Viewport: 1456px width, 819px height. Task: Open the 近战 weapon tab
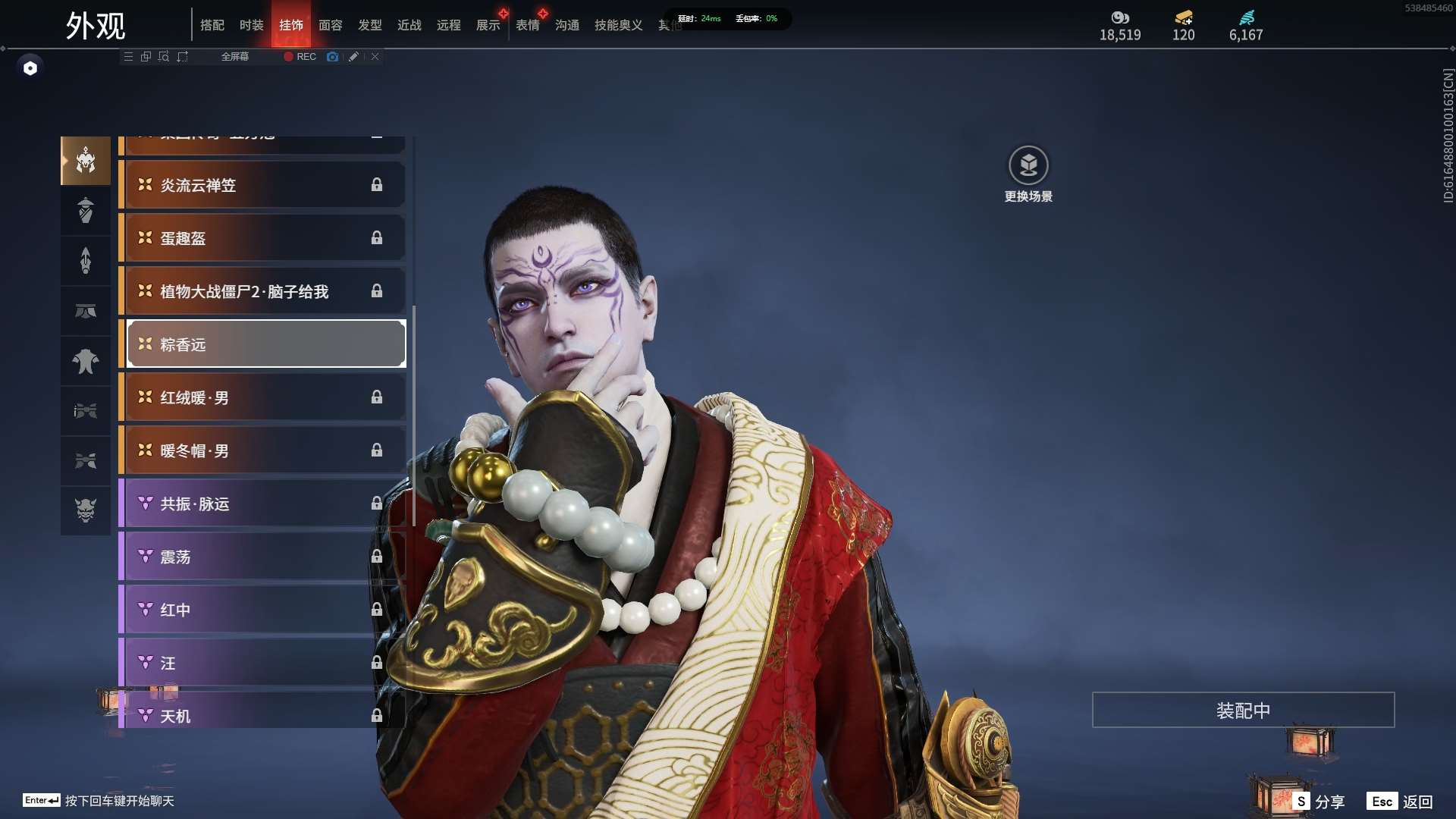click(409, 25)
